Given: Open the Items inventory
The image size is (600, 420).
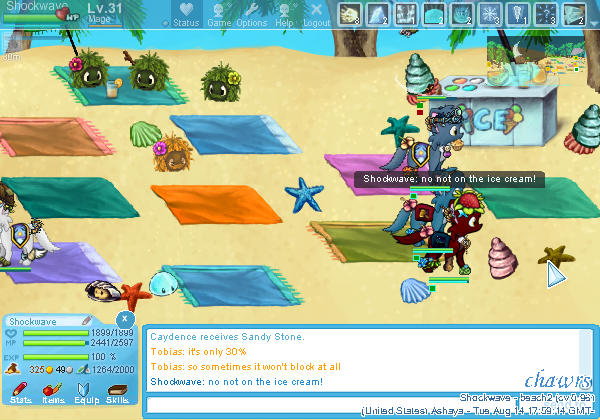Looking at the screenshot, I should click(x=53, y=390).
